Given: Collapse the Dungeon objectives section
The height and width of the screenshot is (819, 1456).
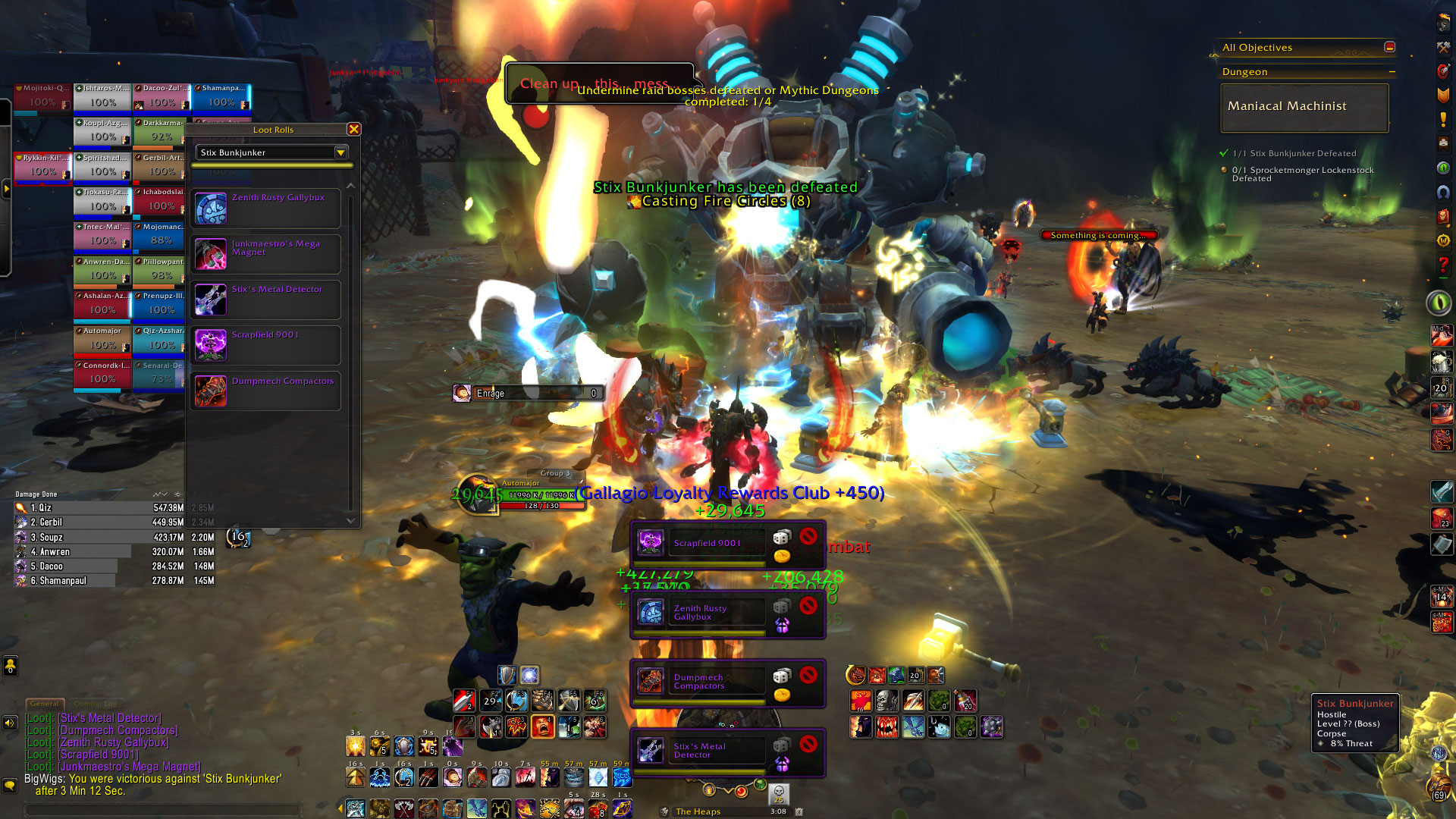Looking at the screenshot, I should click(1392, 72).
